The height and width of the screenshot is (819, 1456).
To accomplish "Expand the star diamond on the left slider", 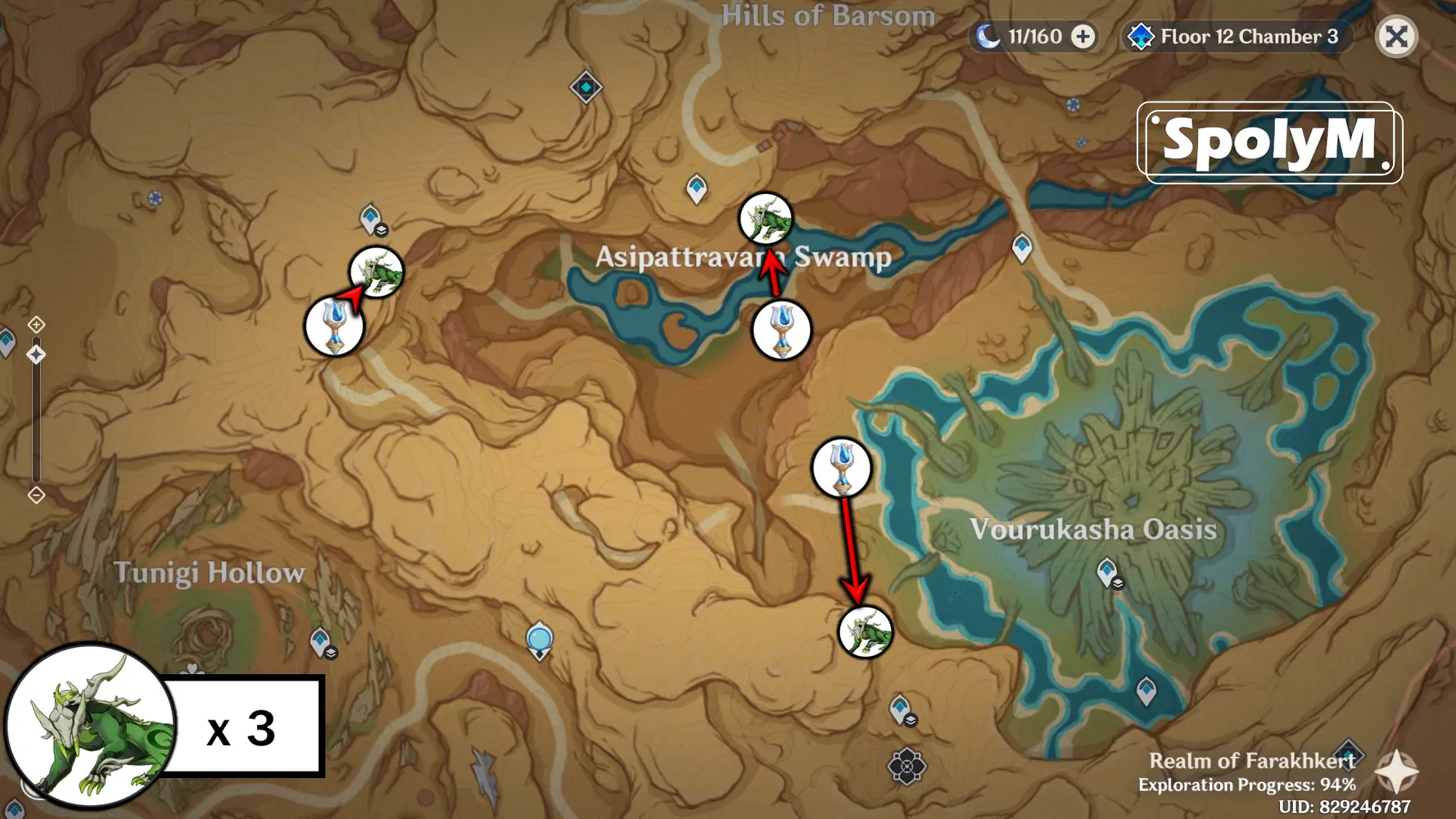I will coord(36,352).
